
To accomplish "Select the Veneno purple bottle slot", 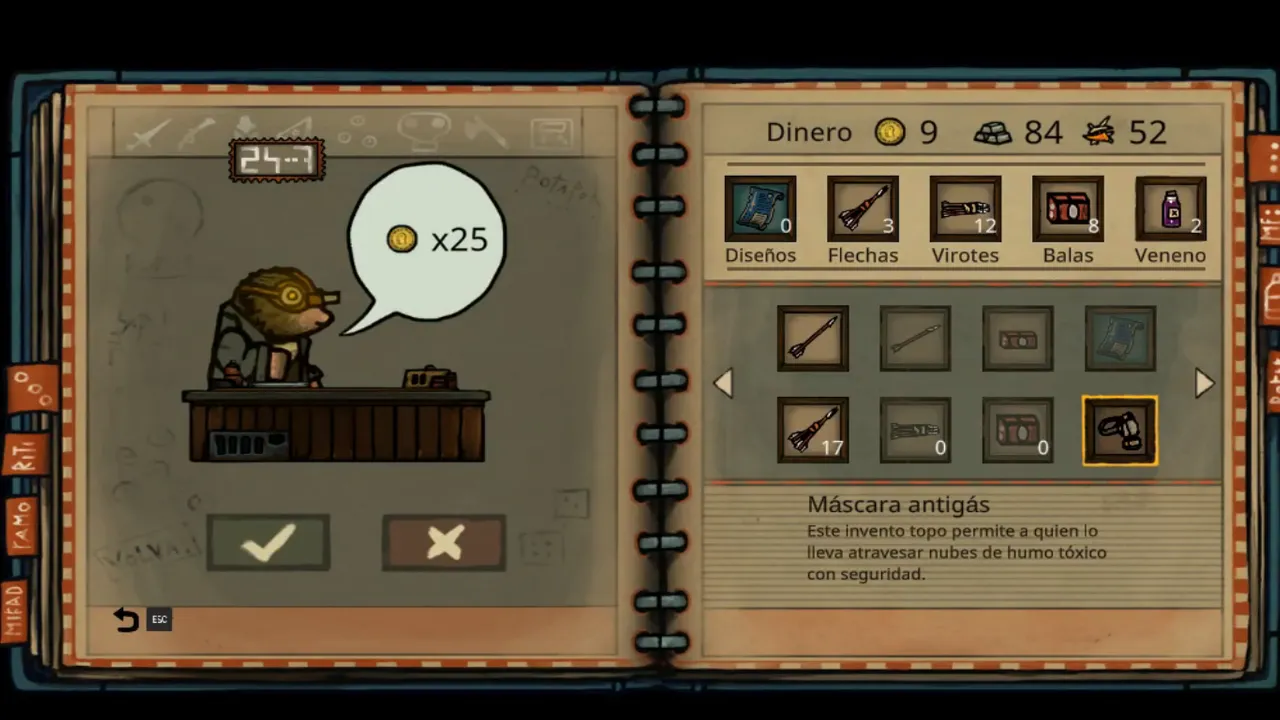I will (x=1170, y=209).
